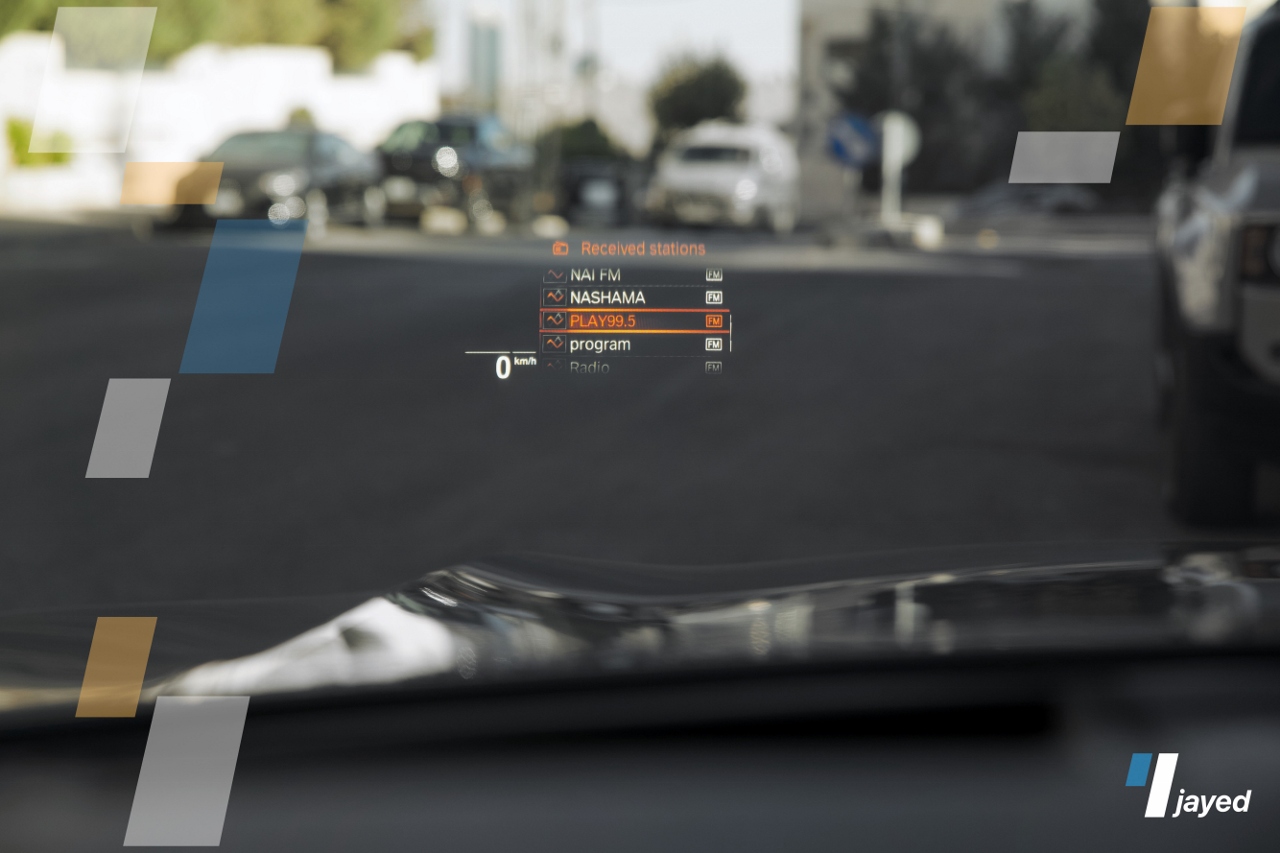Select the faded Radio station entry
Screen dimensions: 1280x853
click(x=590, y=367)
